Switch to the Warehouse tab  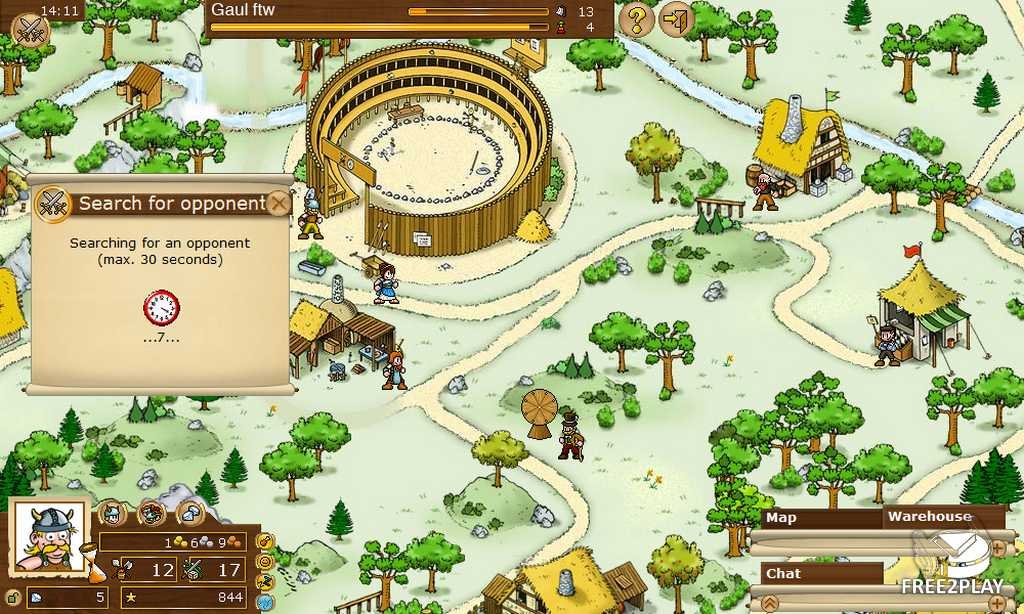pos(930,517)
